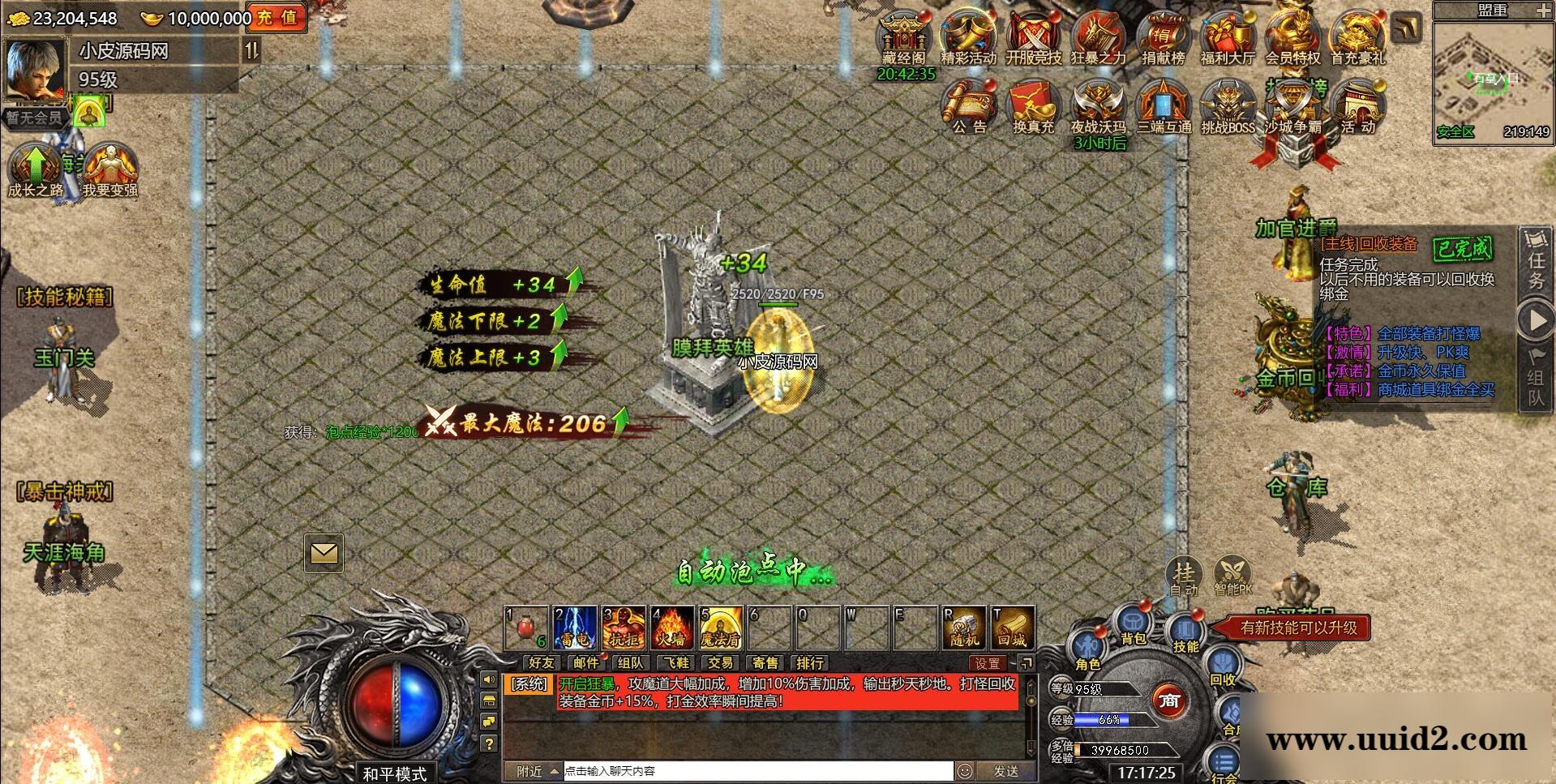Open the 精彩活动 events icon
The width and height of the screenshot is (1556, 784).
click(x=968, y=37)
